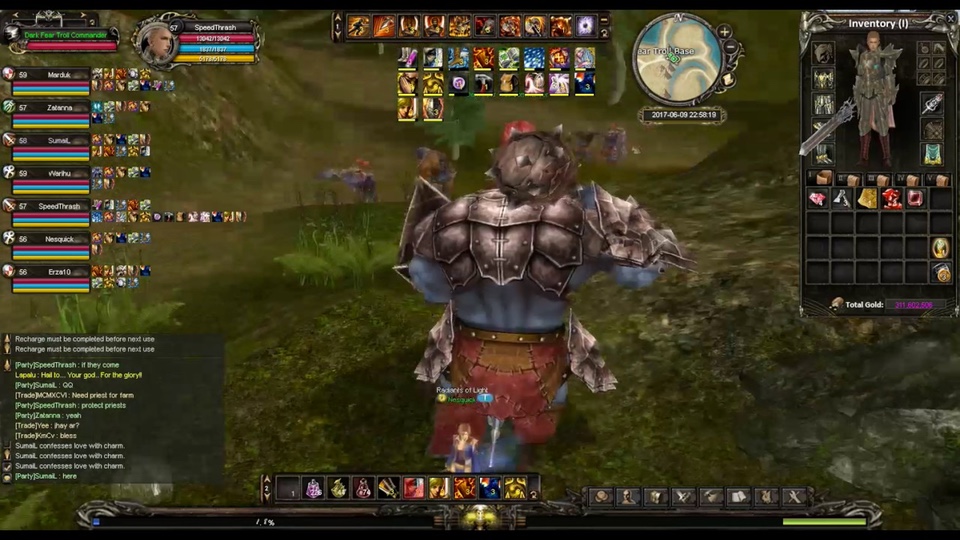Open the crossed swords menu button

pos(683,496)
